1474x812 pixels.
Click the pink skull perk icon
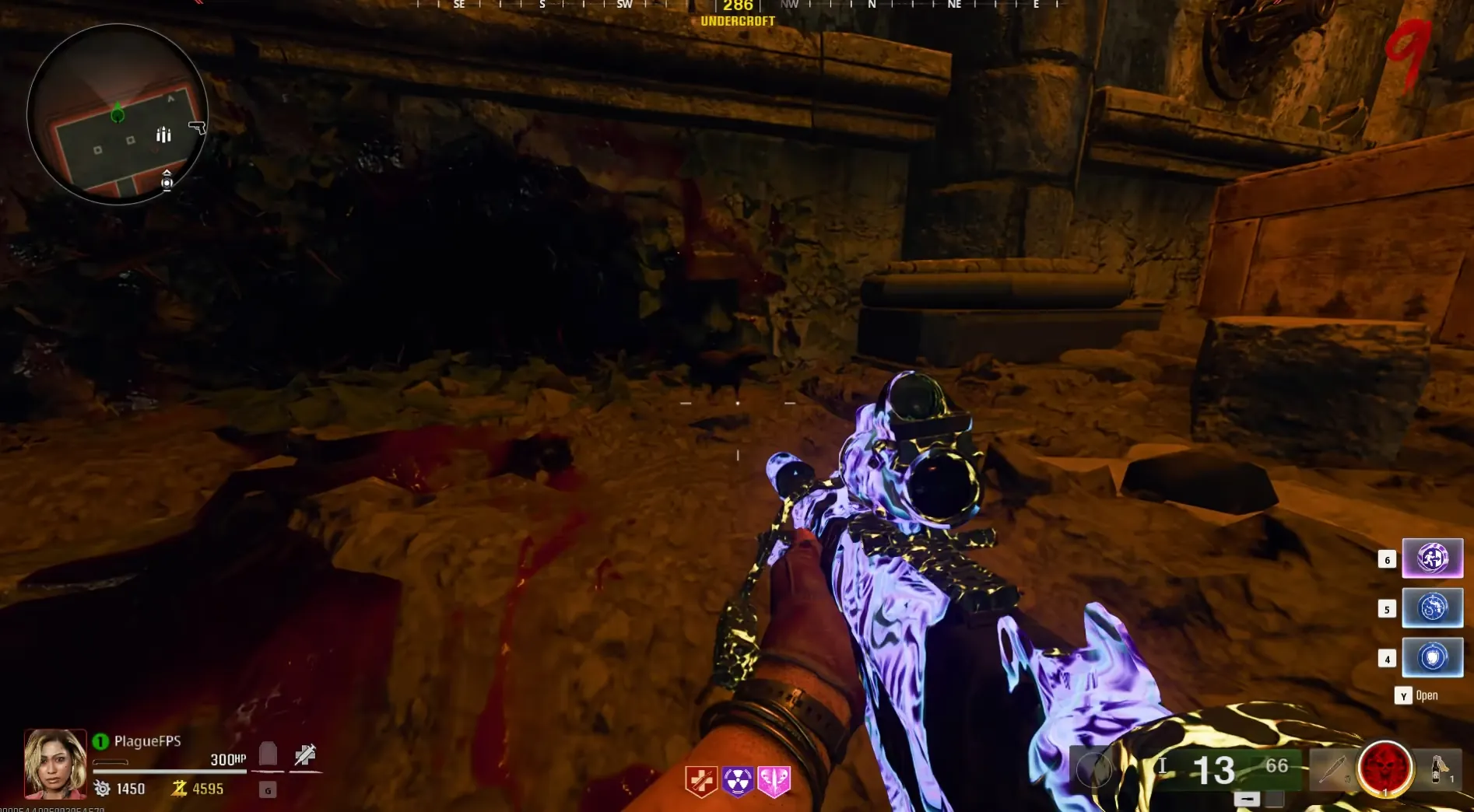[x=774, y=781]
